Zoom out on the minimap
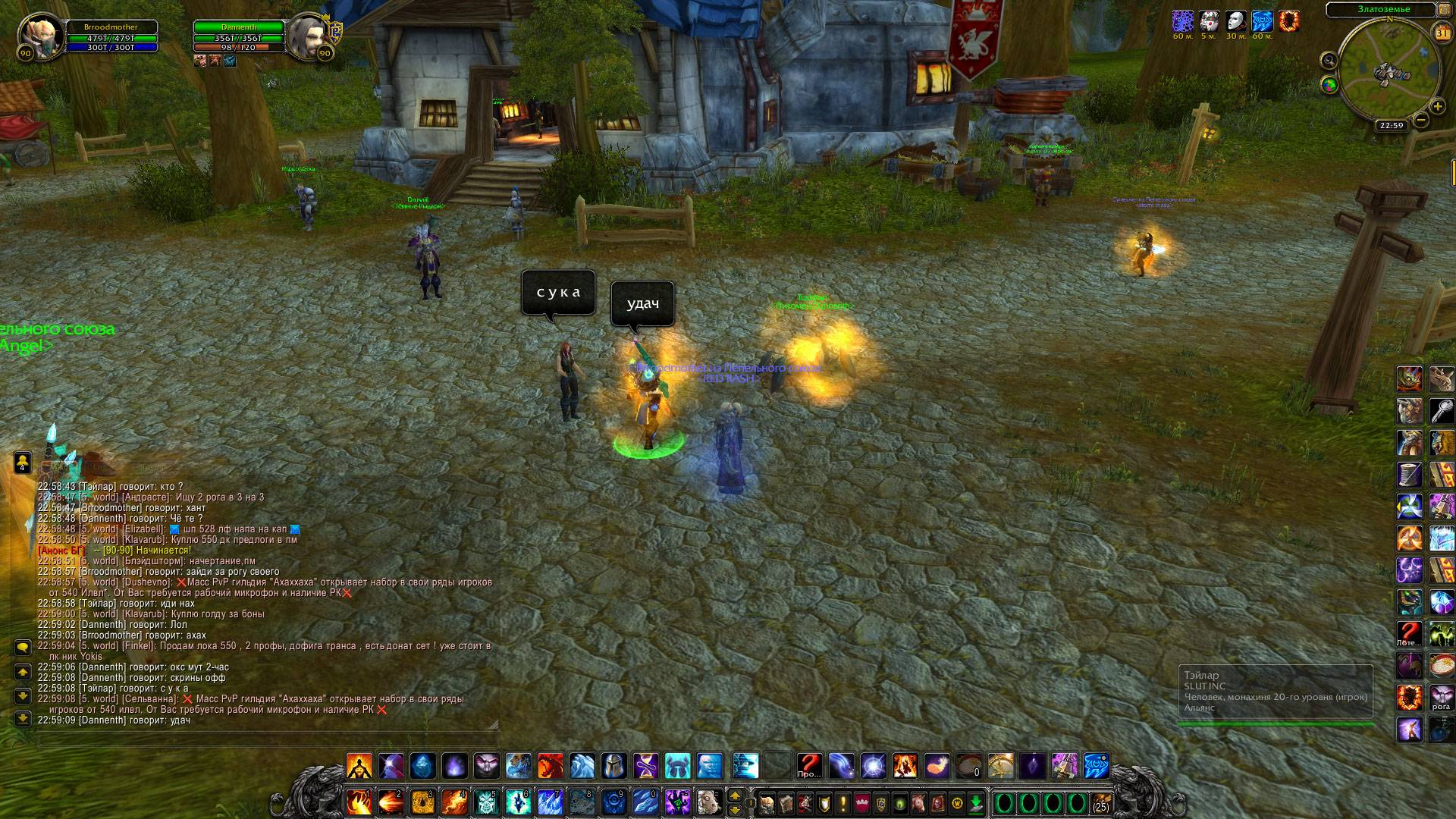The height and width of the screenshot is (819, 1456). point(1422,120)
